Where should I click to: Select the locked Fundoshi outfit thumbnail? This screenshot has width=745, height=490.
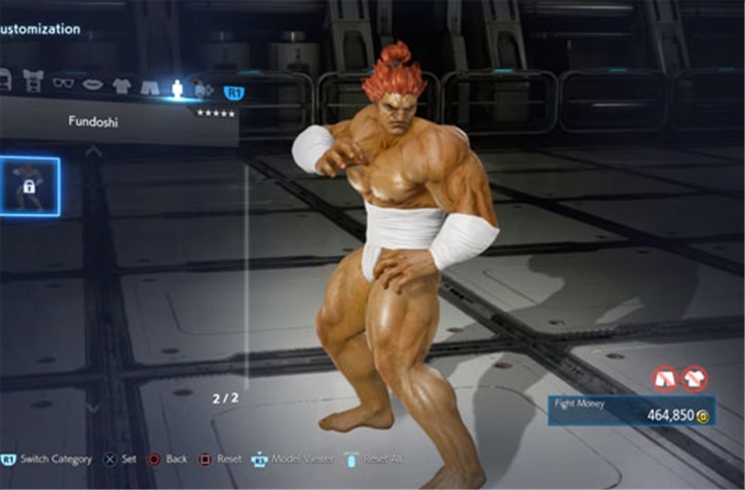(x=28, y=186)
